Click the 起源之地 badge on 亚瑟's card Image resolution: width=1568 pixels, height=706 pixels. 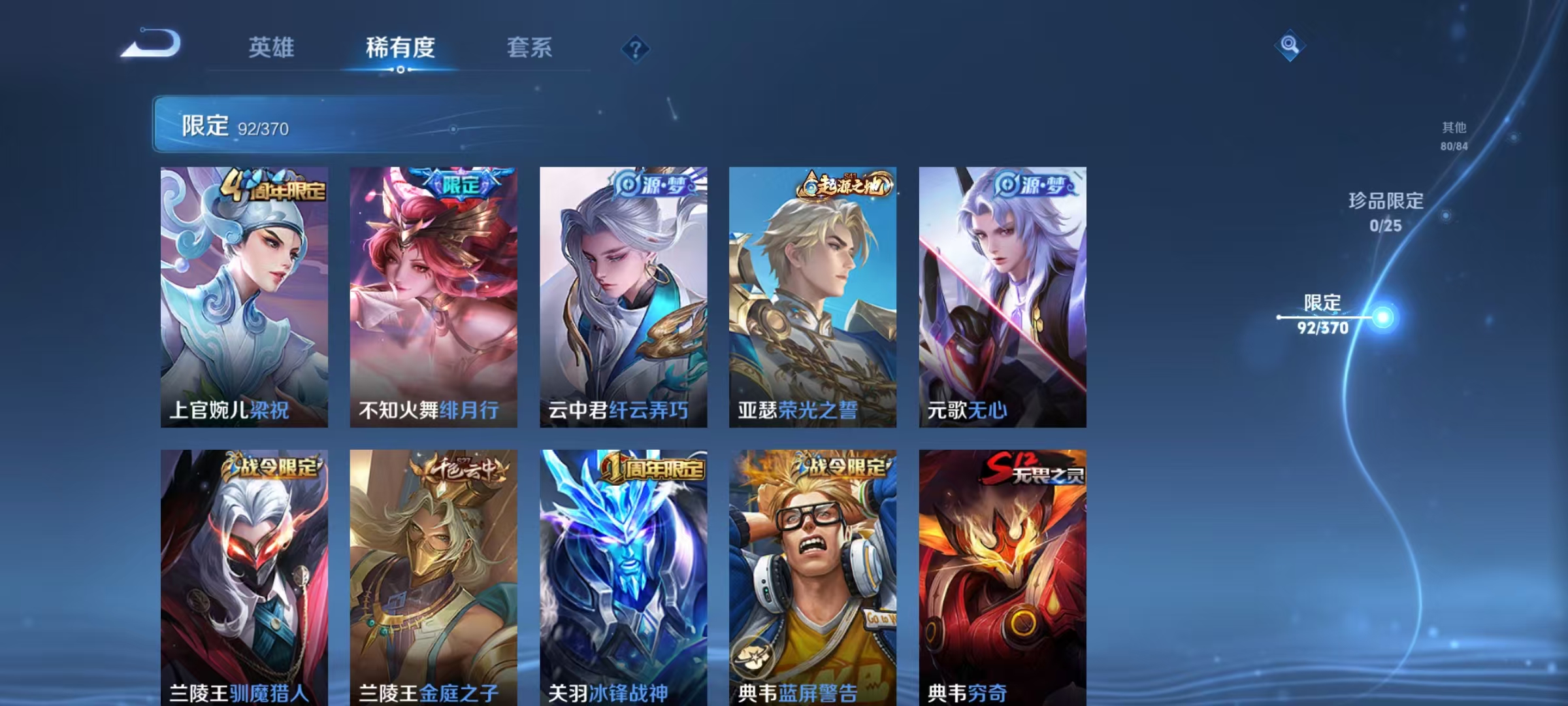tap(846, 188)
